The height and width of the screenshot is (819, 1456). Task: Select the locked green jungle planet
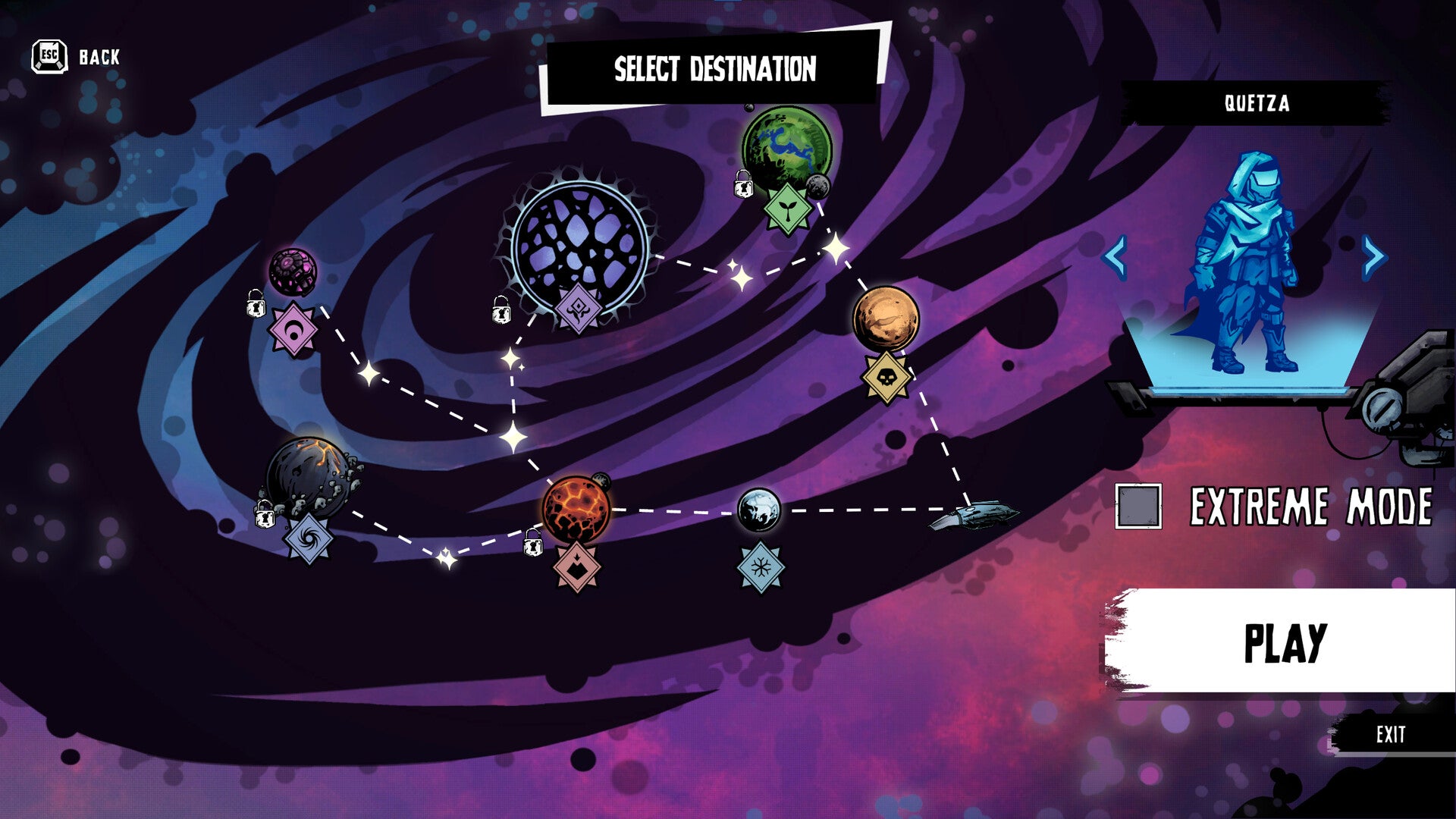click(x=786, y=148)
